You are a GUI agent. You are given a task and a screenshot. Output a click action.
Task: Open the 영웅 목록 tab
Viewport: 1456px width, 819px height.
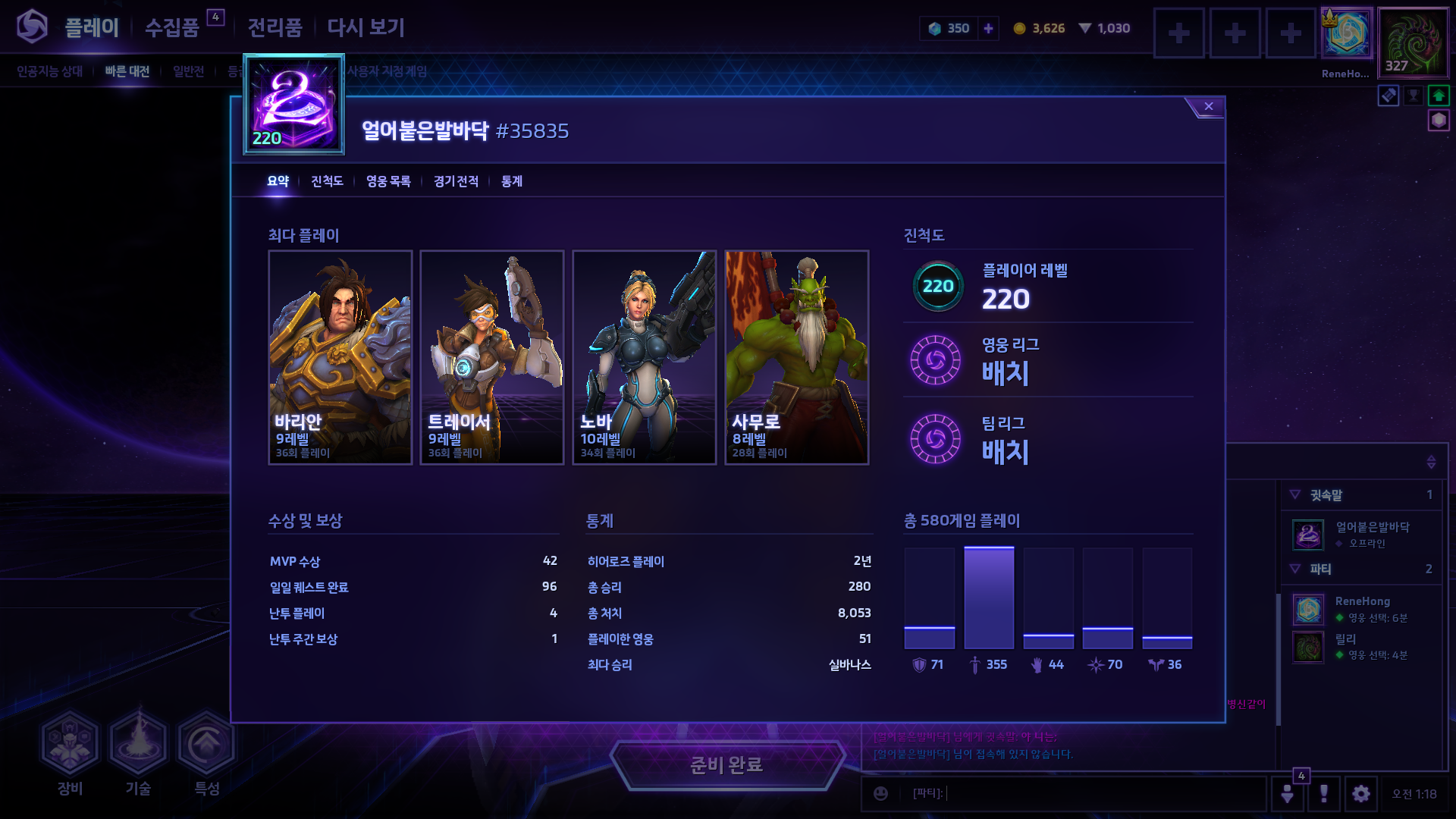click(388, 181)
